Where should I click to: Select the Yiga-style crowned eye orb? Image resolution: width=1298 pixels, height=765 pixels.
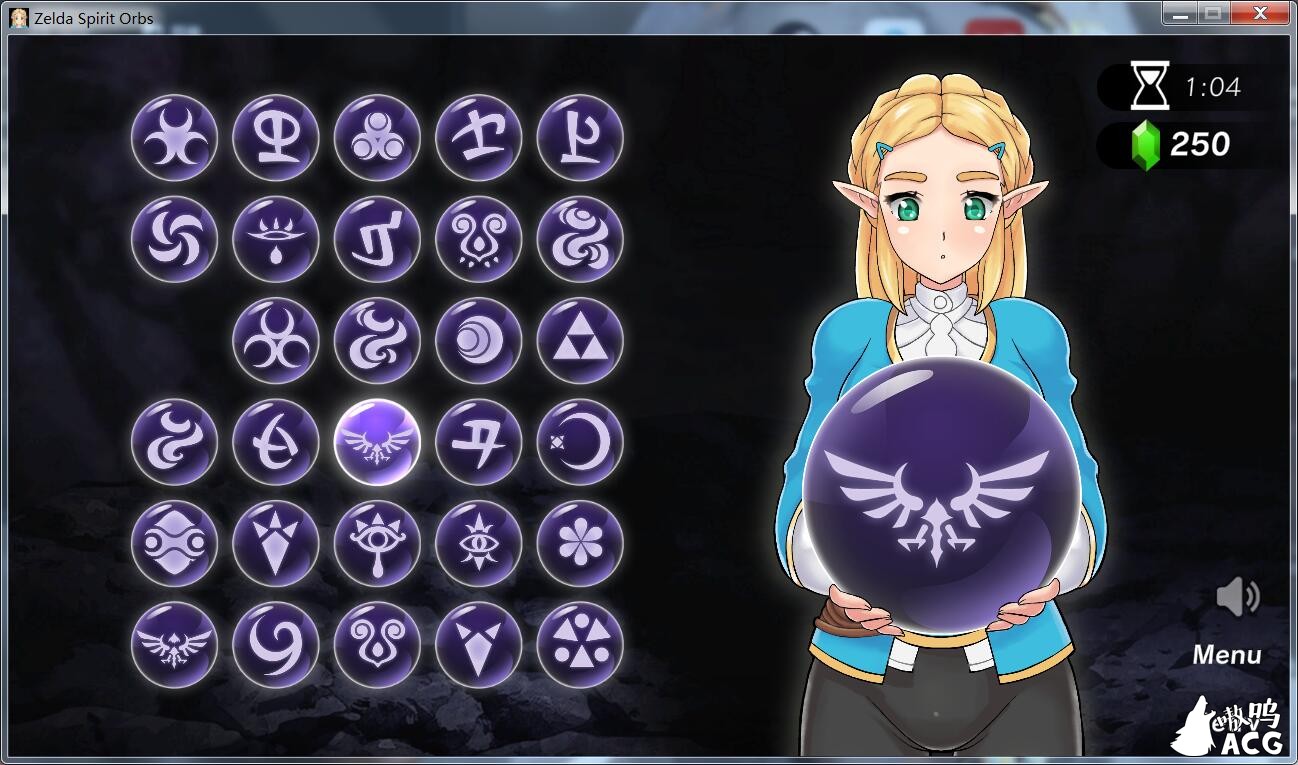point(478,543)
